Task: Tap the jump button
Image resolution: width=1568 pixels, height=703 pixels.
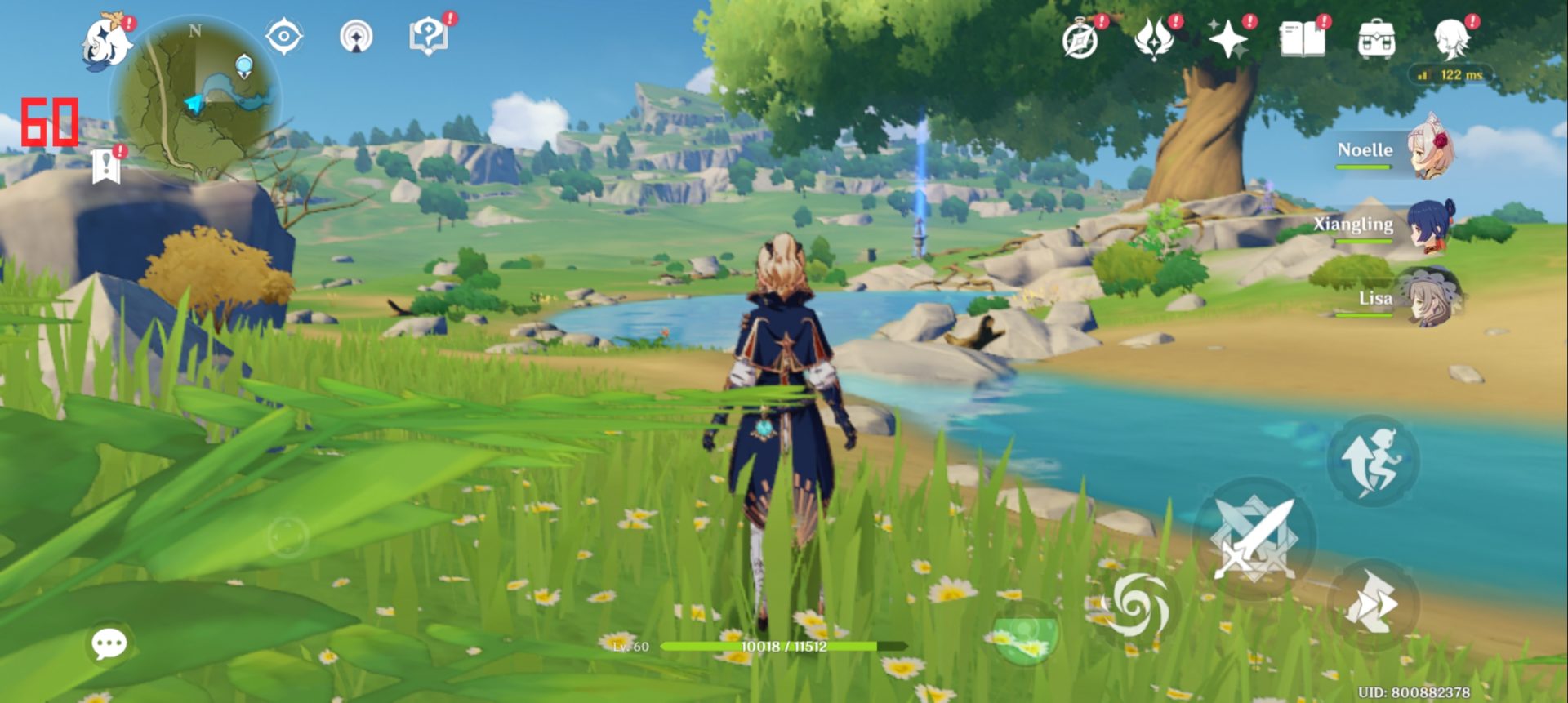Action: tap(1372, 461)
